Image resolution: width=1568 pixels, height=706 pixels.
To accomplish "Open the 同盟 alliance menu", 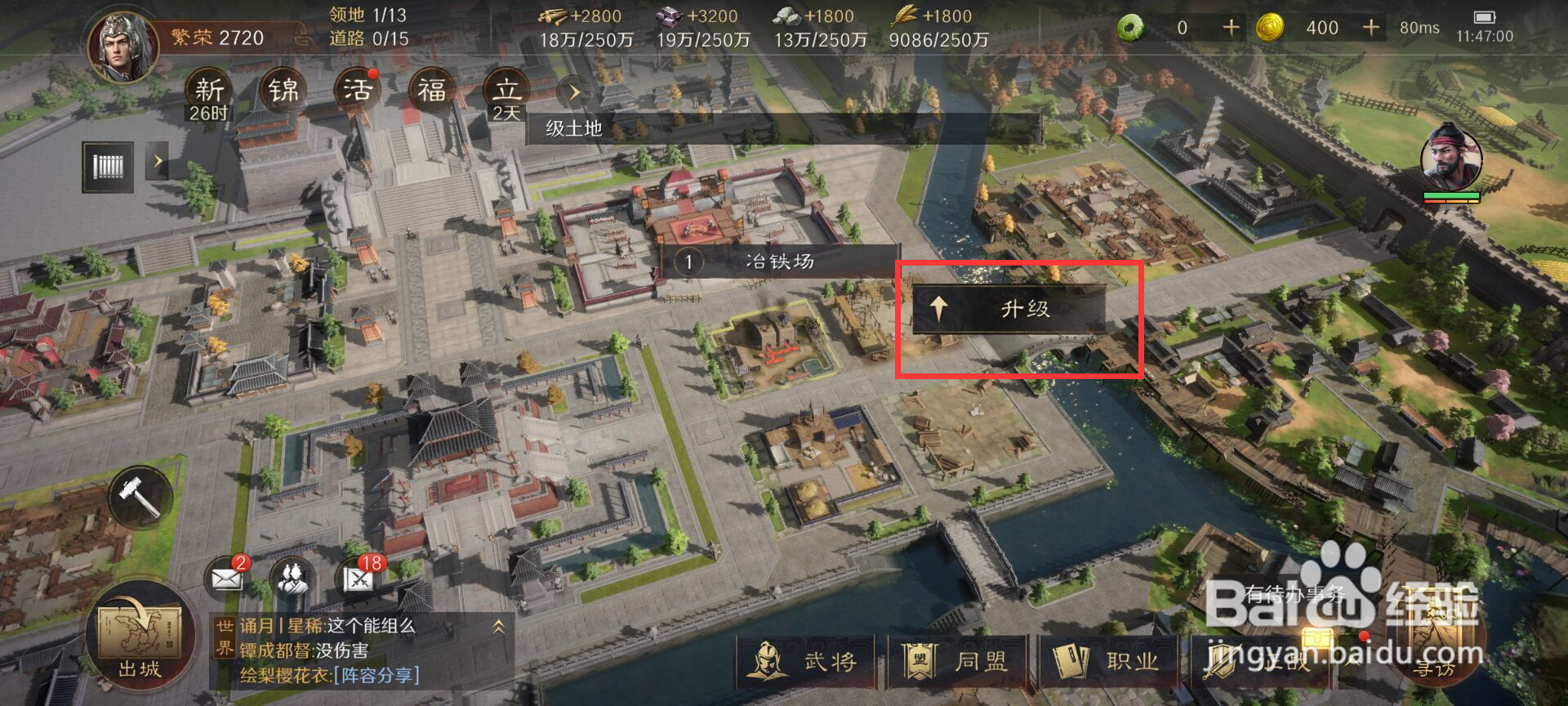I will point(956,661).
